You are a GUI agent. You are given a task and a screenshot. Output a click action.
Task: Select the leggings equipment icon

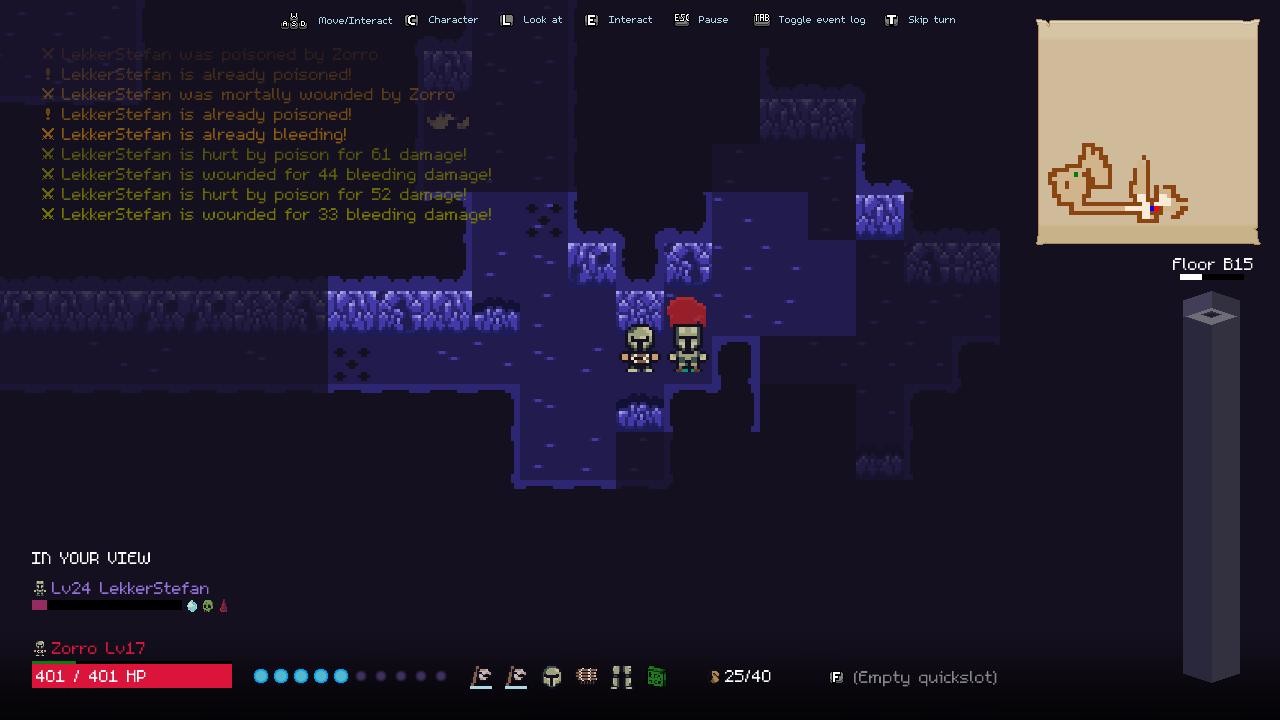(x=621, y=676)
